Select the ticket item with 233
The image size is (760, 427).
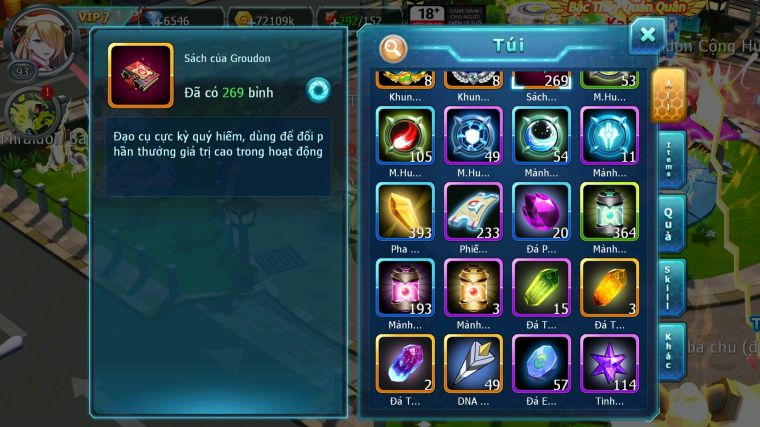[473, 211]
